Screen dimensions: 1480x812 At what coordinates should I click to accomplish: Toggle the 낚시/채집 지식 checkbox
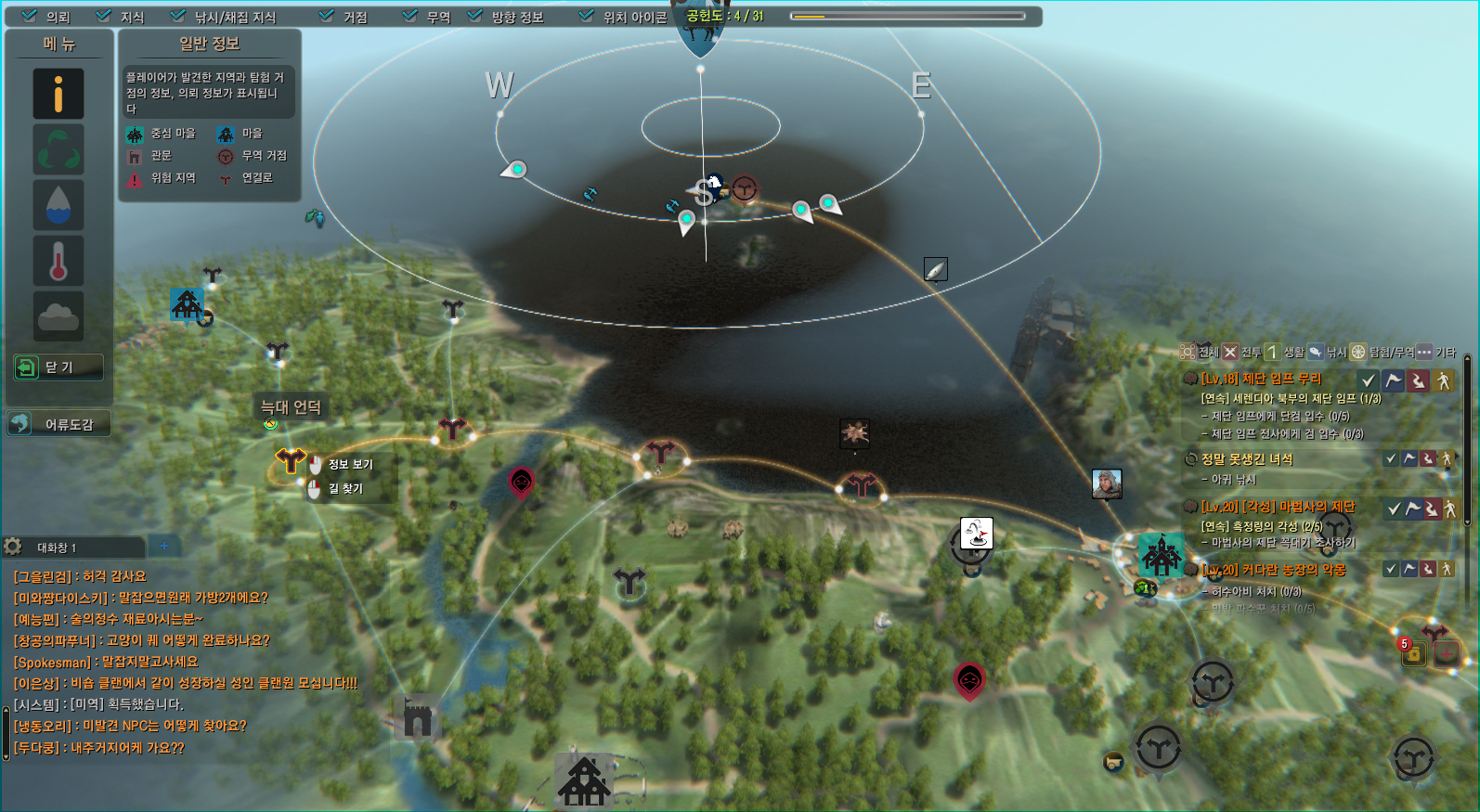[178, 16]
